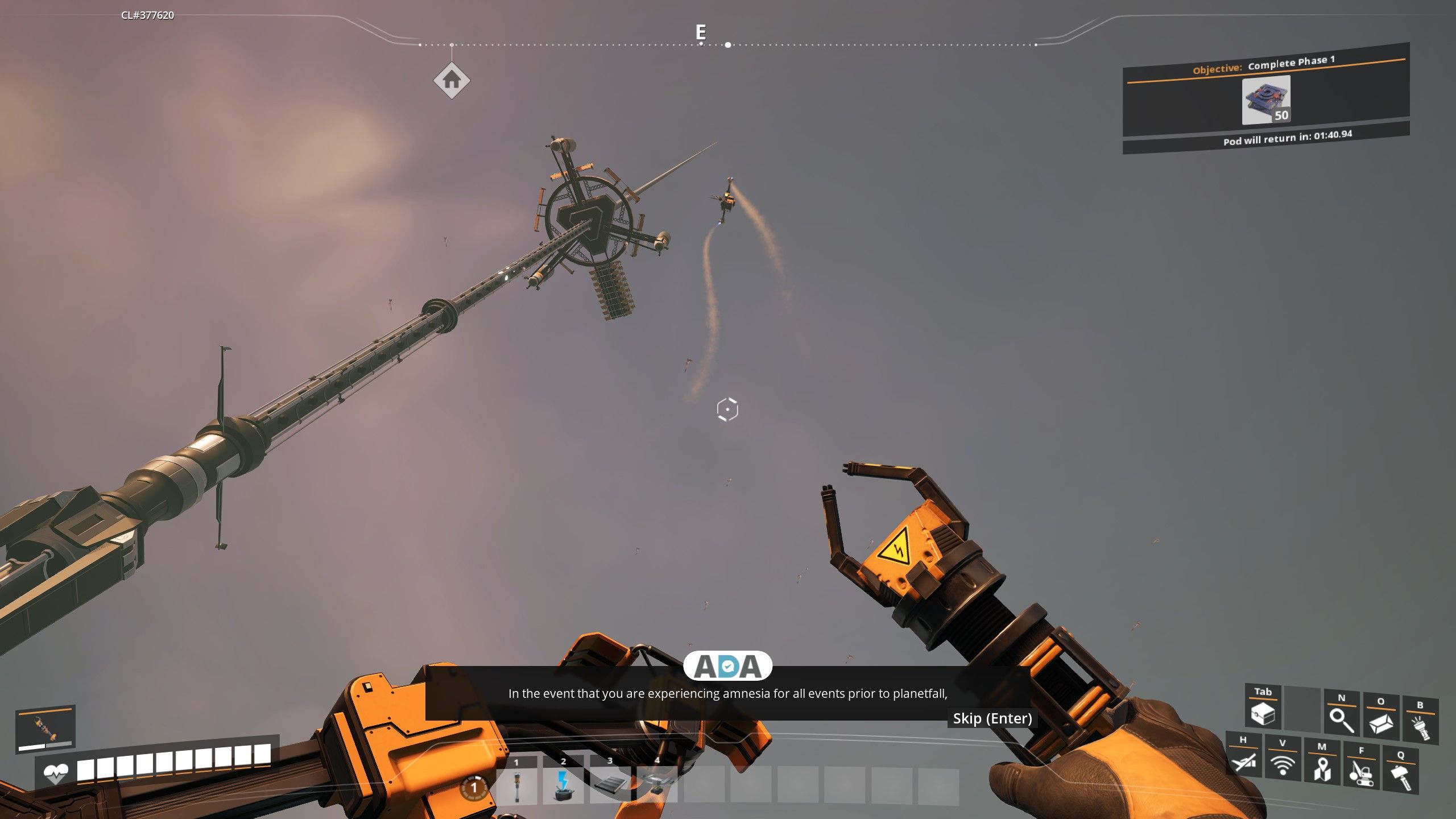Select the blue lightning bolt hotbar slot
The image size is (1456, 819).
click(x=563, y=786)
